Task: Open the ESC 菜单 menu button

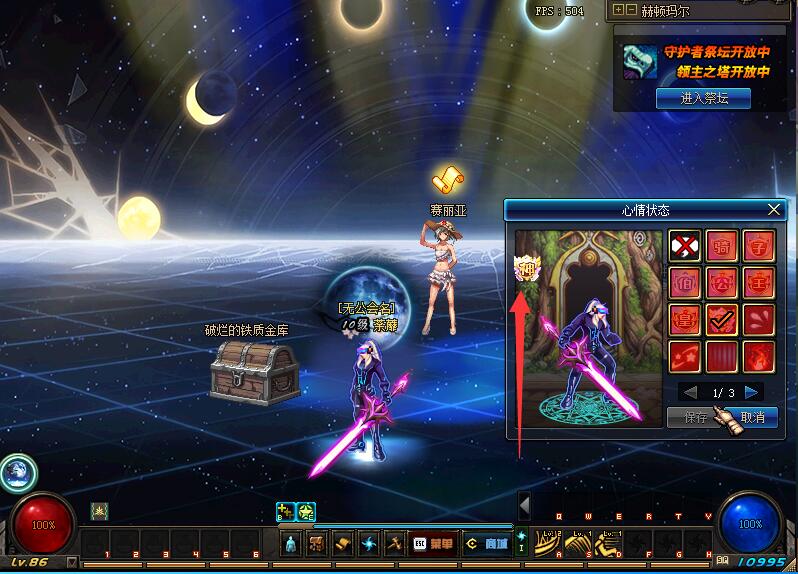Action: click(x=435, y=544)
